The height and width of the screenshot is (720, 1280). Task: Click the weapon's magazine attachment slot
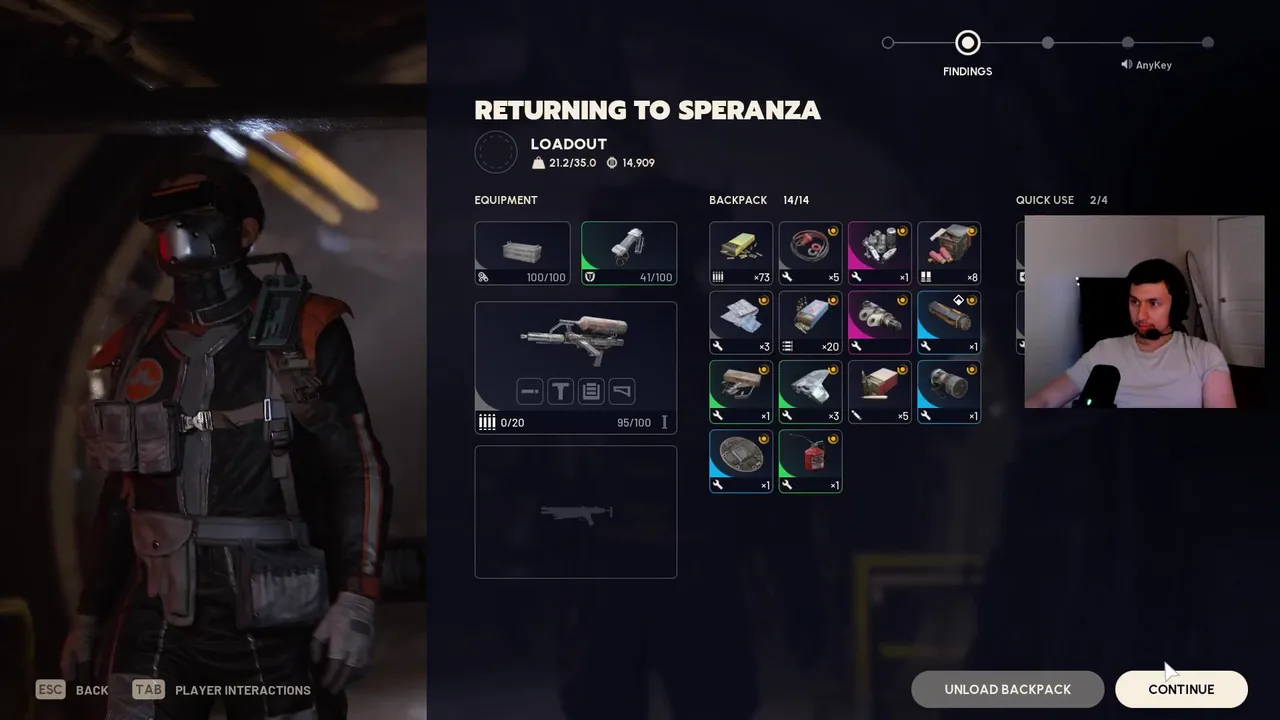591,391
